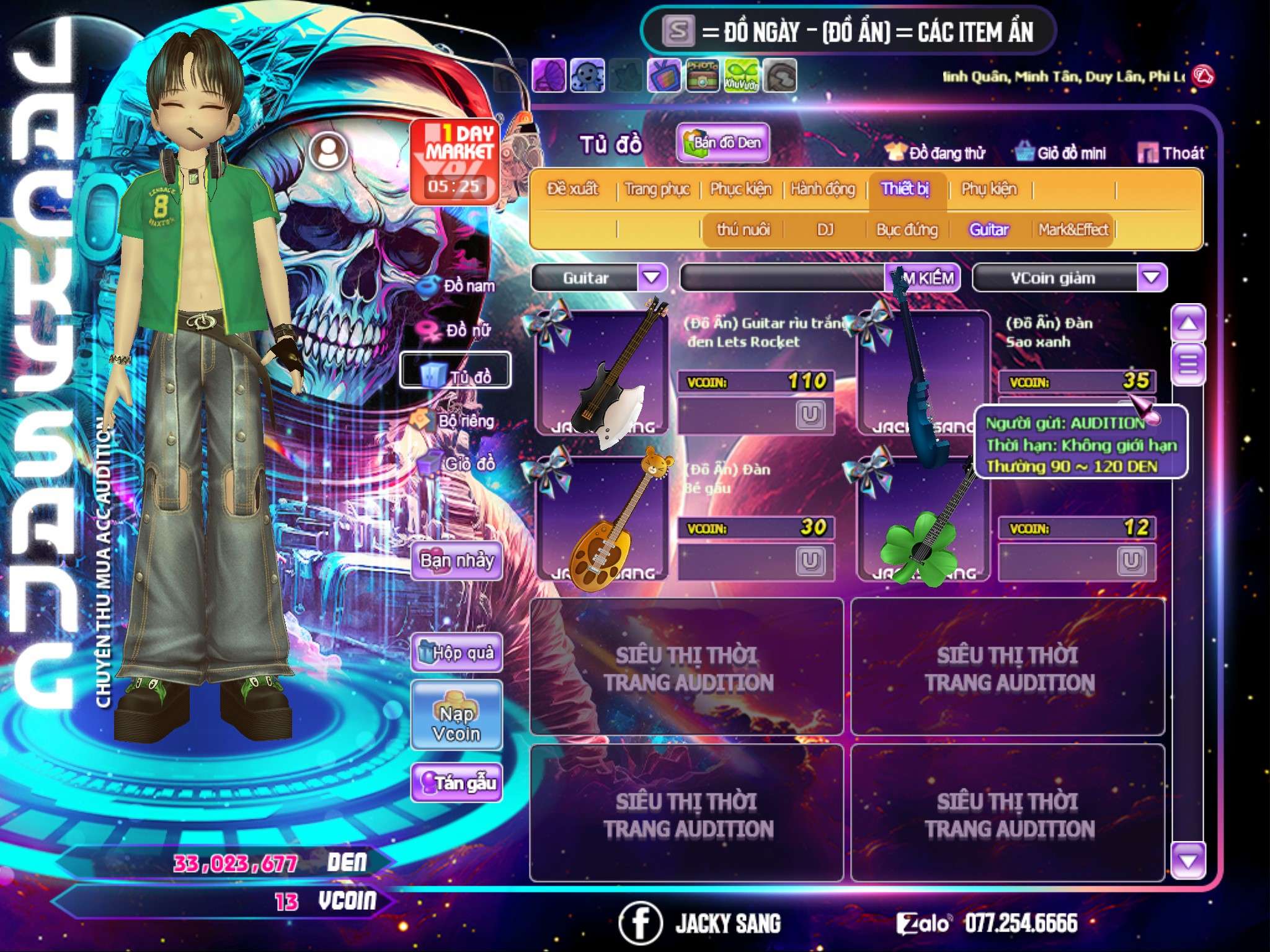Screen dimensions: 1270x952
Task: Select the Guitar rìu trắng đen item
Action: pyautogui.click(x=602, y=372)
